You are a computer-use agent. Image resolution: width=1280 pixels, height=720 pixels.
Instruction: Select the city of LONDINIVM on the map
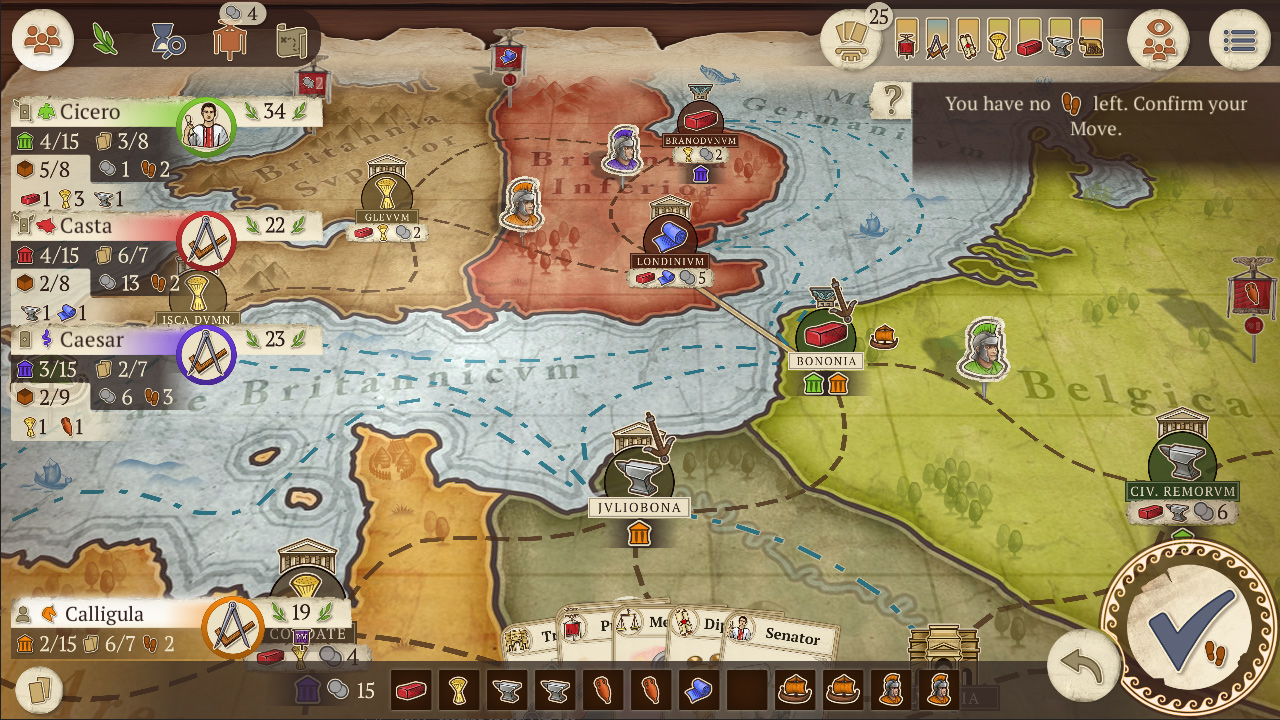point(671,238)
